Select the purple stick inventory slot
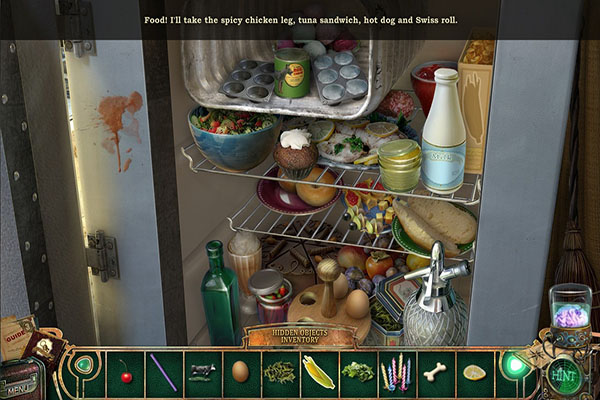 click(x=163, y=373)
